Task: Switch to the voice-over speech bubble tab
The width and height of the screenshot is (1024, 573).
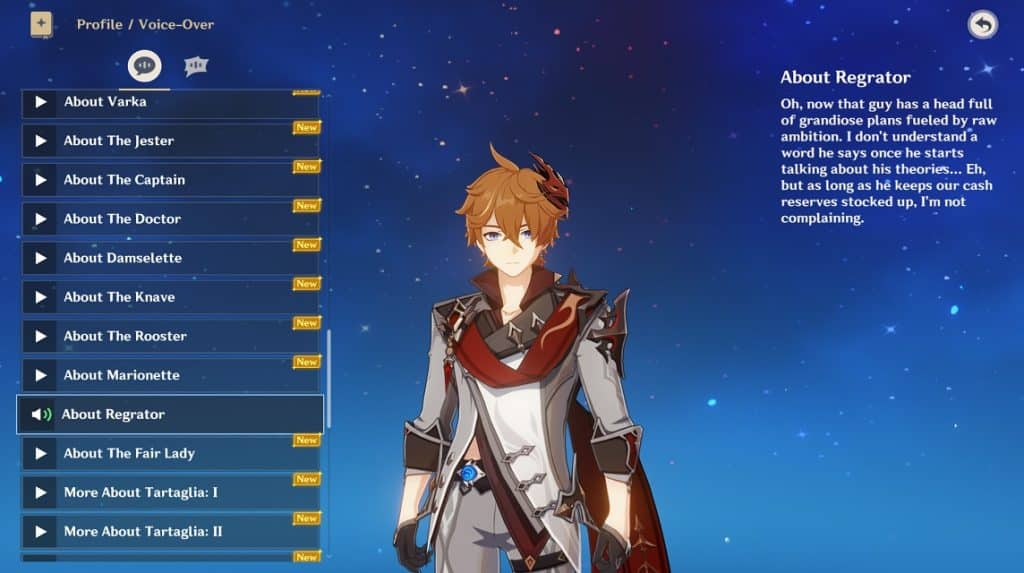Action: tap(145, 66)
